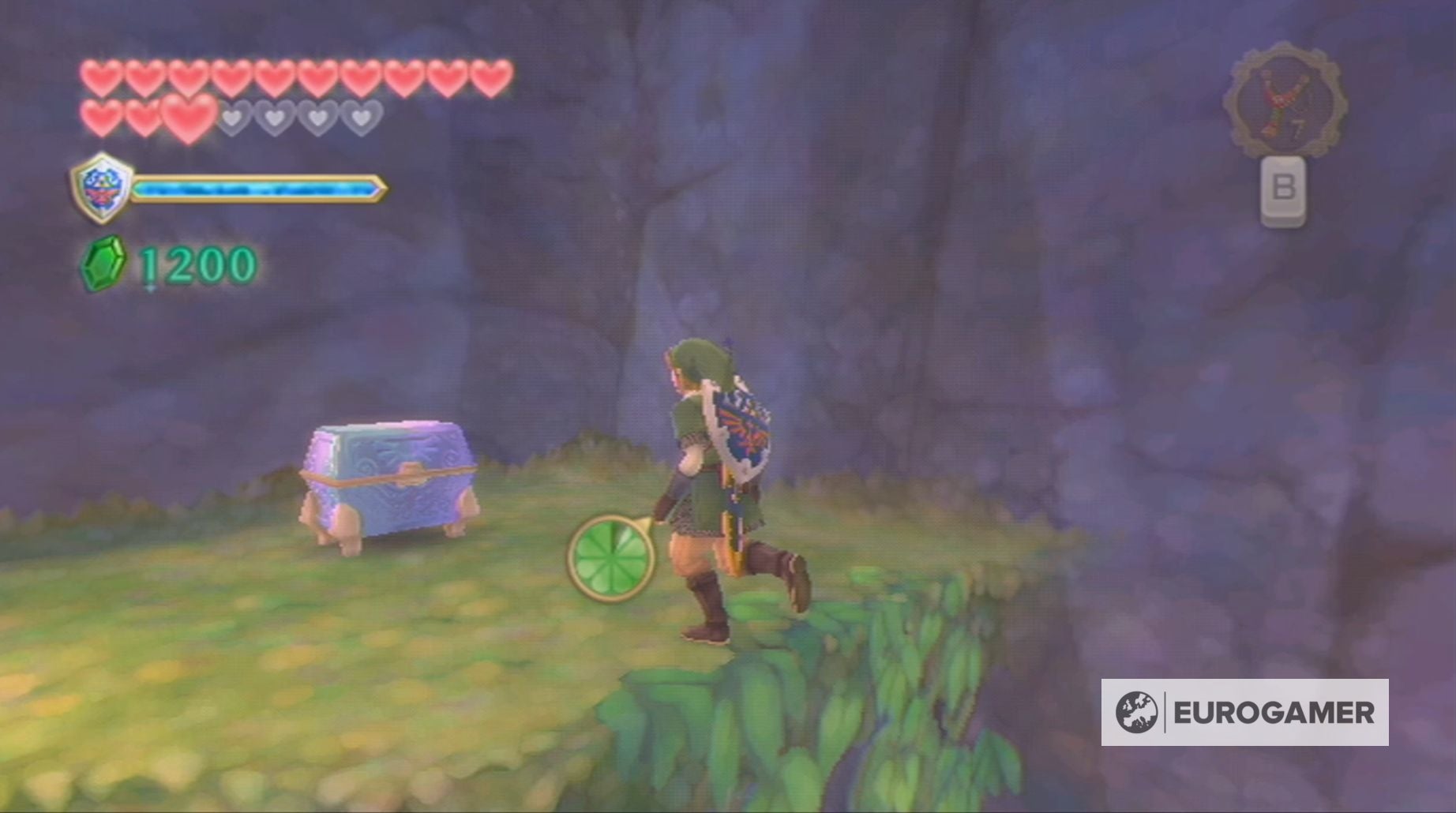Image resolution: width=1456 pixels, height=813 pixels.
Task: Select the Hylian Shield icon
Action: click(x=103, y=188)
